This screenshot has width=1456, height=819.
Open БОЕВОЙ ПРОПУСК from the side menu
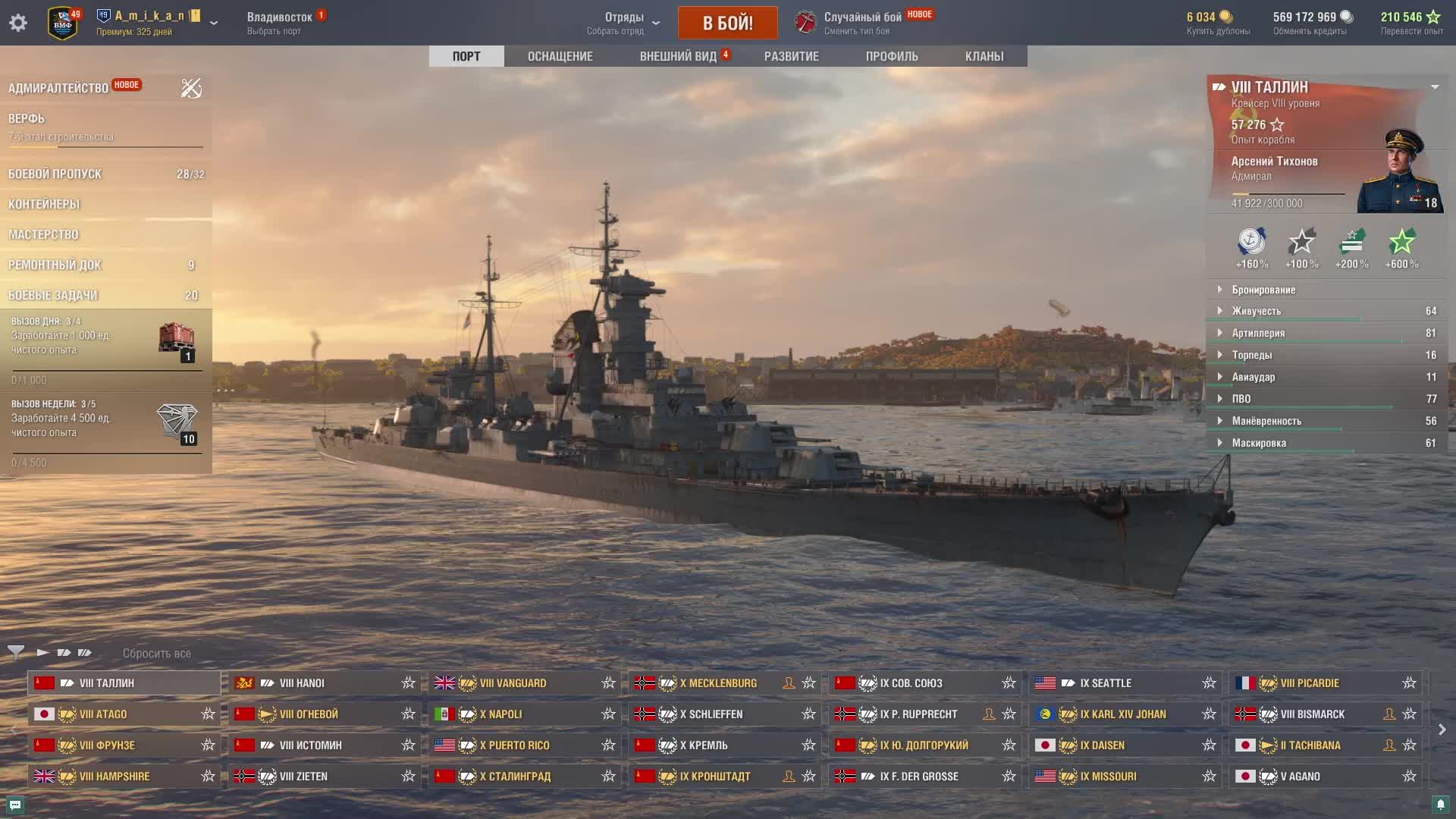pos(55,174)
